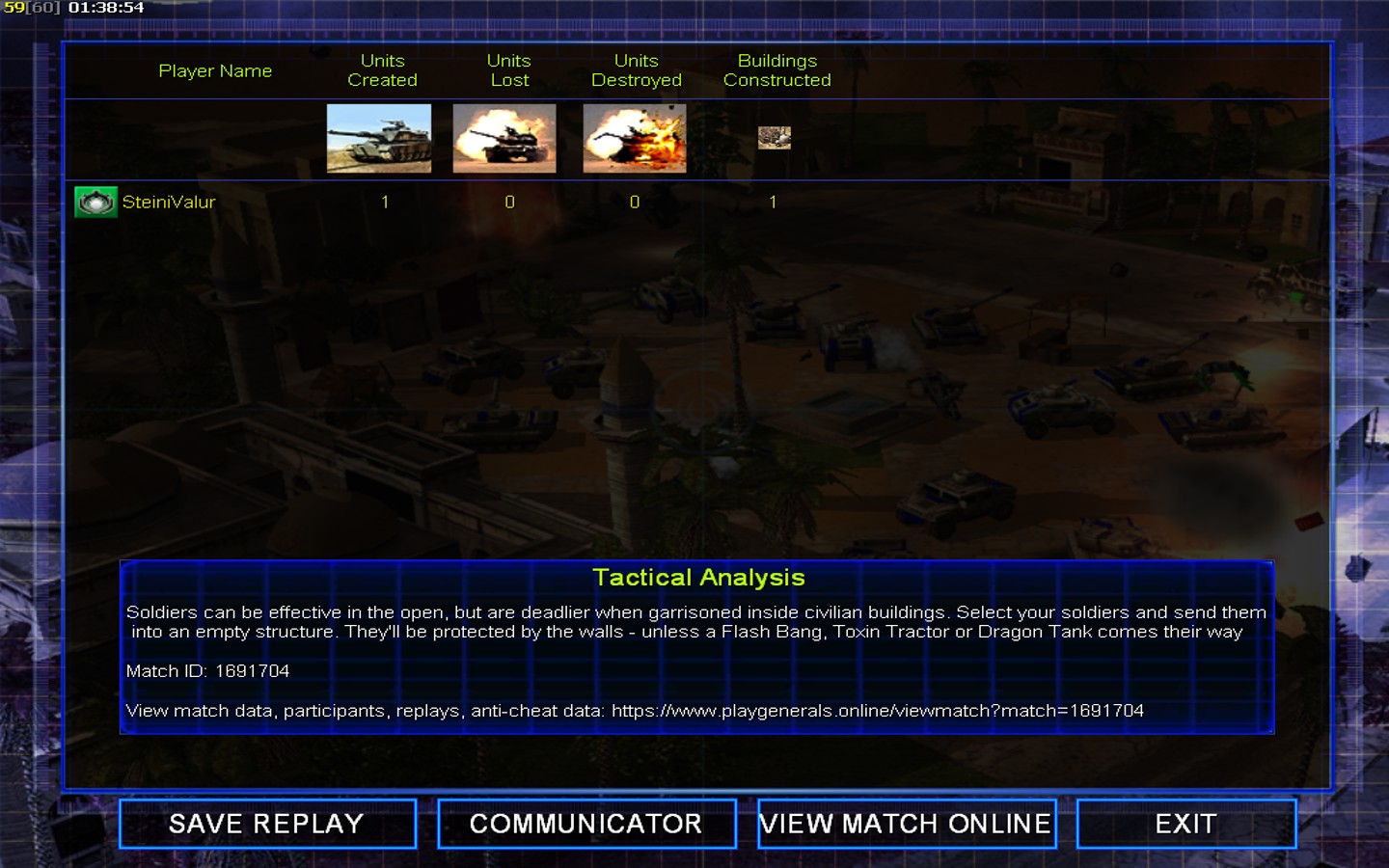Exit the score screen
Image resolution: width=1389 pixels, height=868 pixels.
(x=1185, y=824)
